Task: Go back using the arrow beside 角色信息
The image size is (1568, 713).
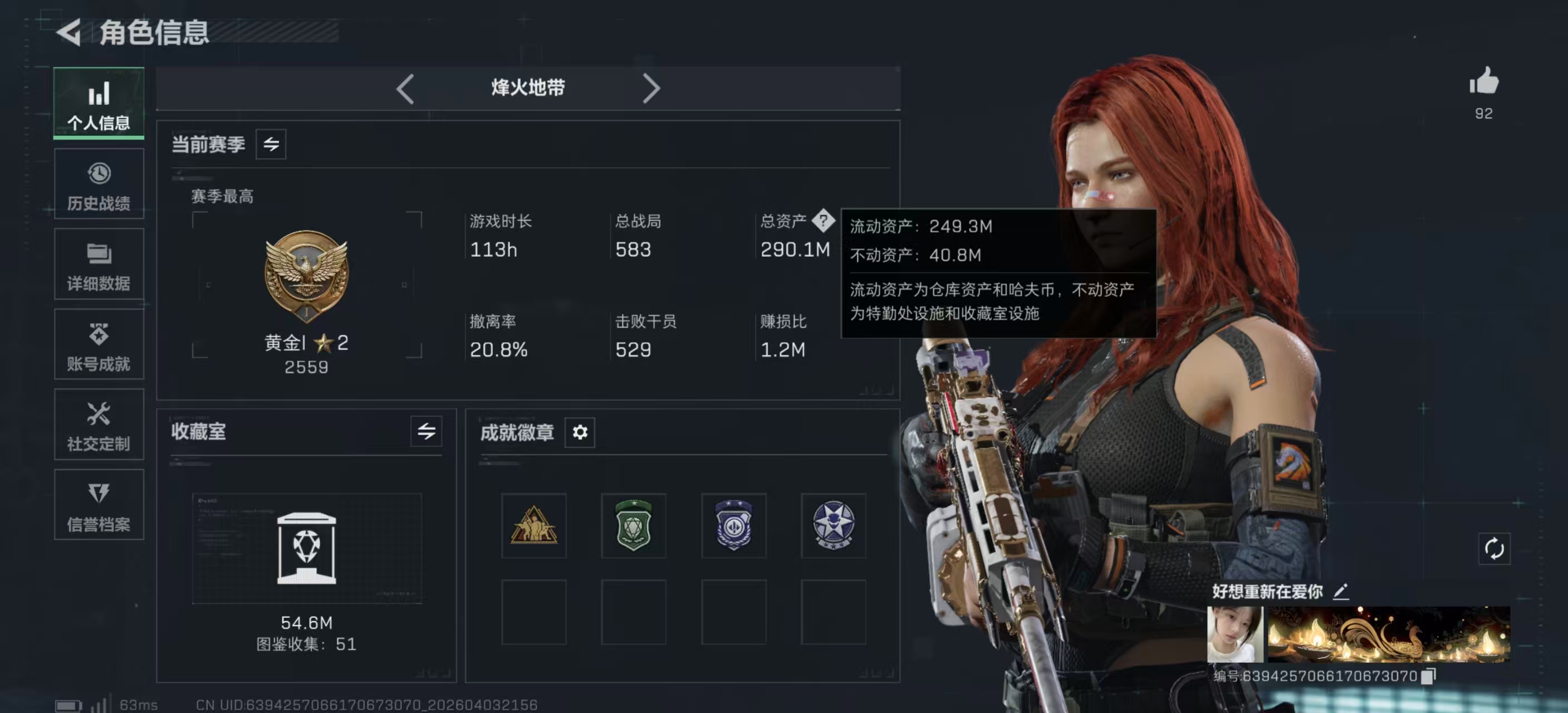Action: 70,32
